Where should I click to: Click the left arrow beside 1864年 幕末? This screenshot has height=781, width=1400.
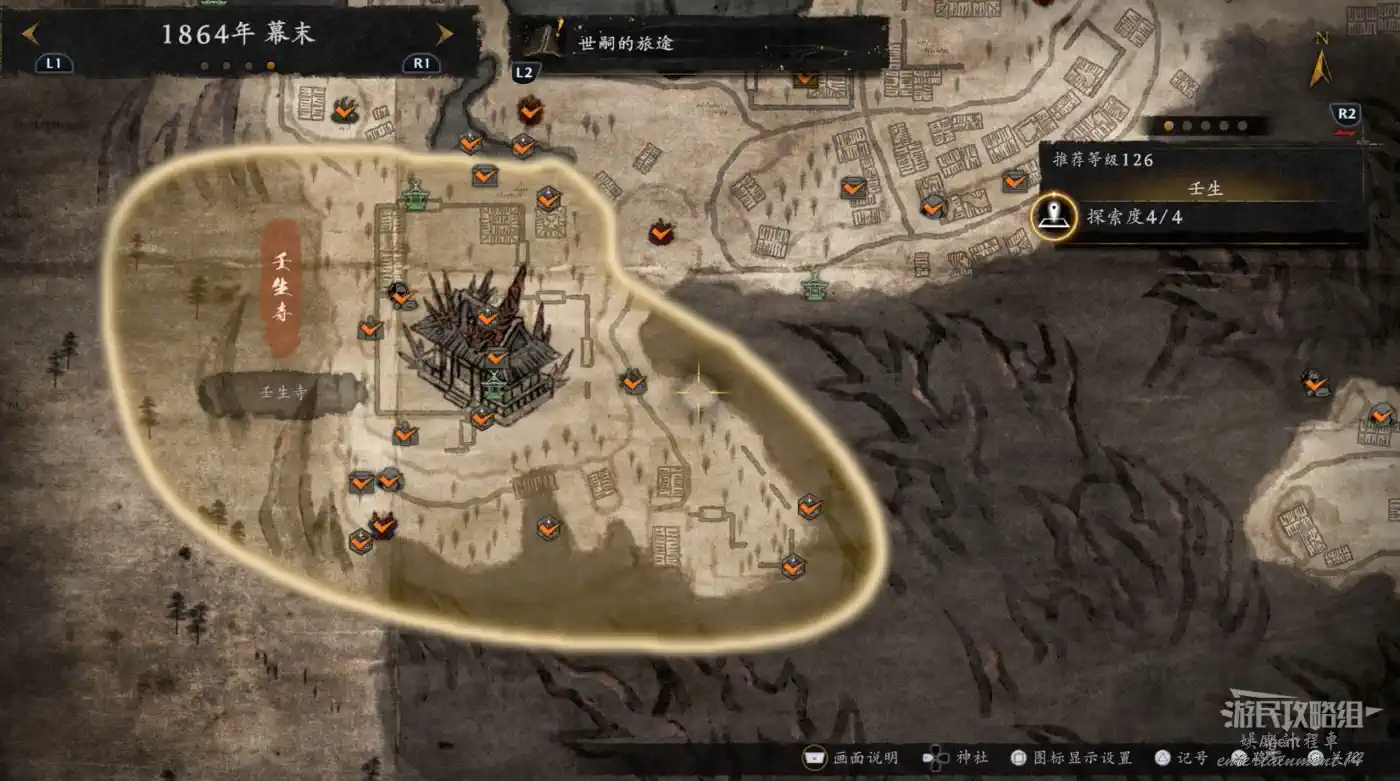click(30, 34)
